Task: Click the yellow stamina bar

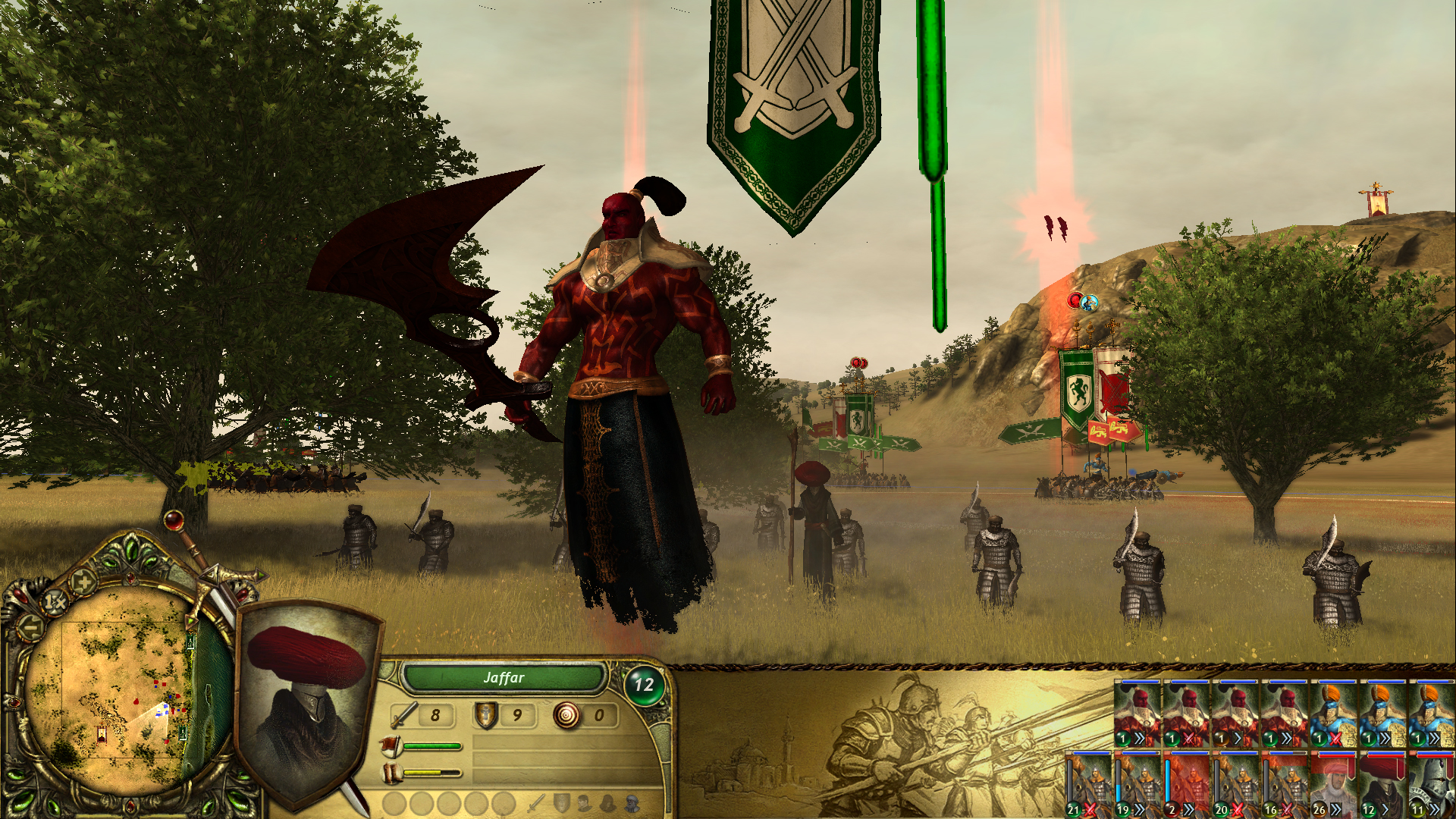Action: click(x=423, y=772)
